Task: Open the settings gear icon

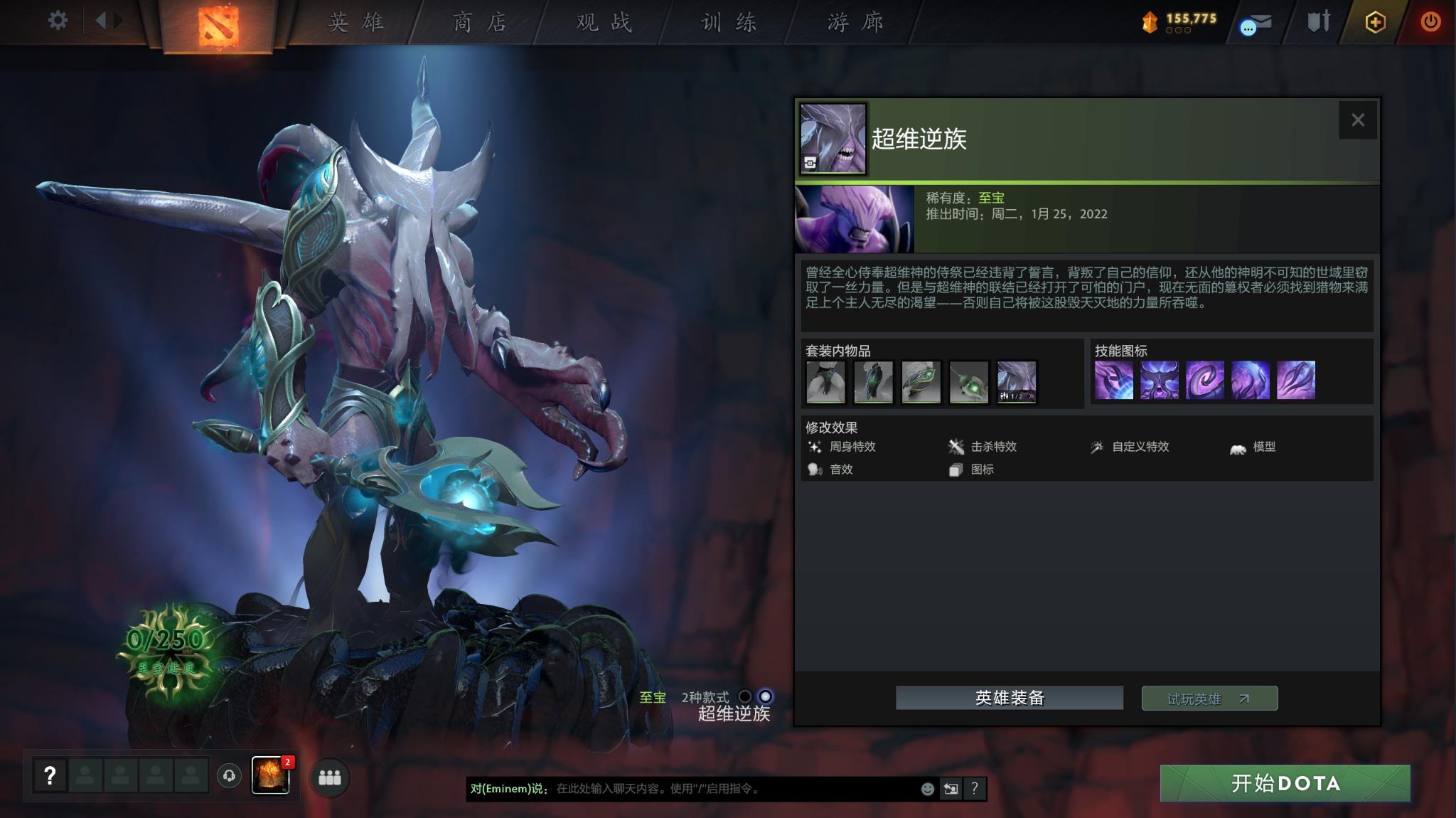Action: (x=56, y=21)
